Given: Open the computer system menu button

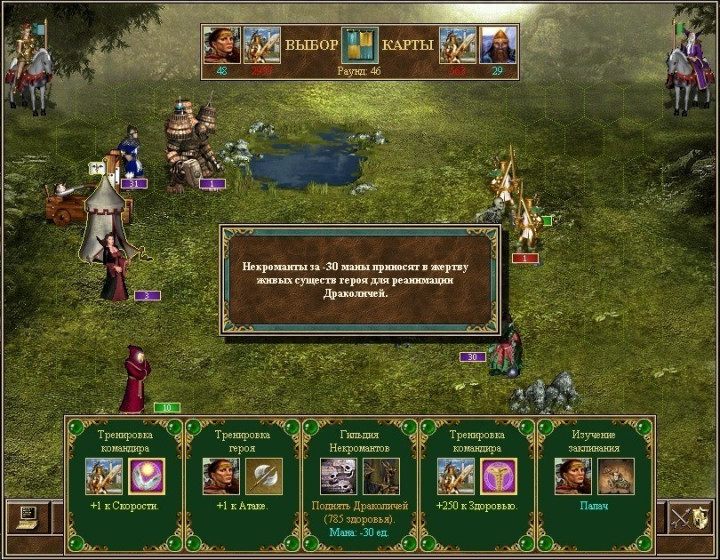Looking at the screenshot, I should click(27, 517).
